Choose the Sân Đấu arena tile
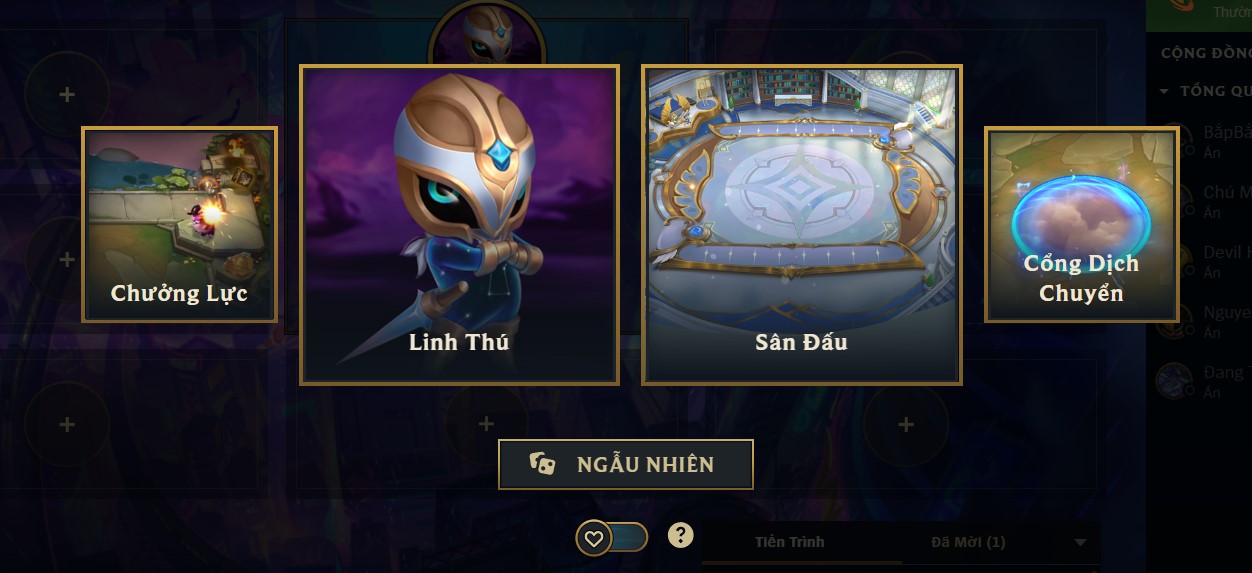The image size is (1252, 573). pos(801,225)
